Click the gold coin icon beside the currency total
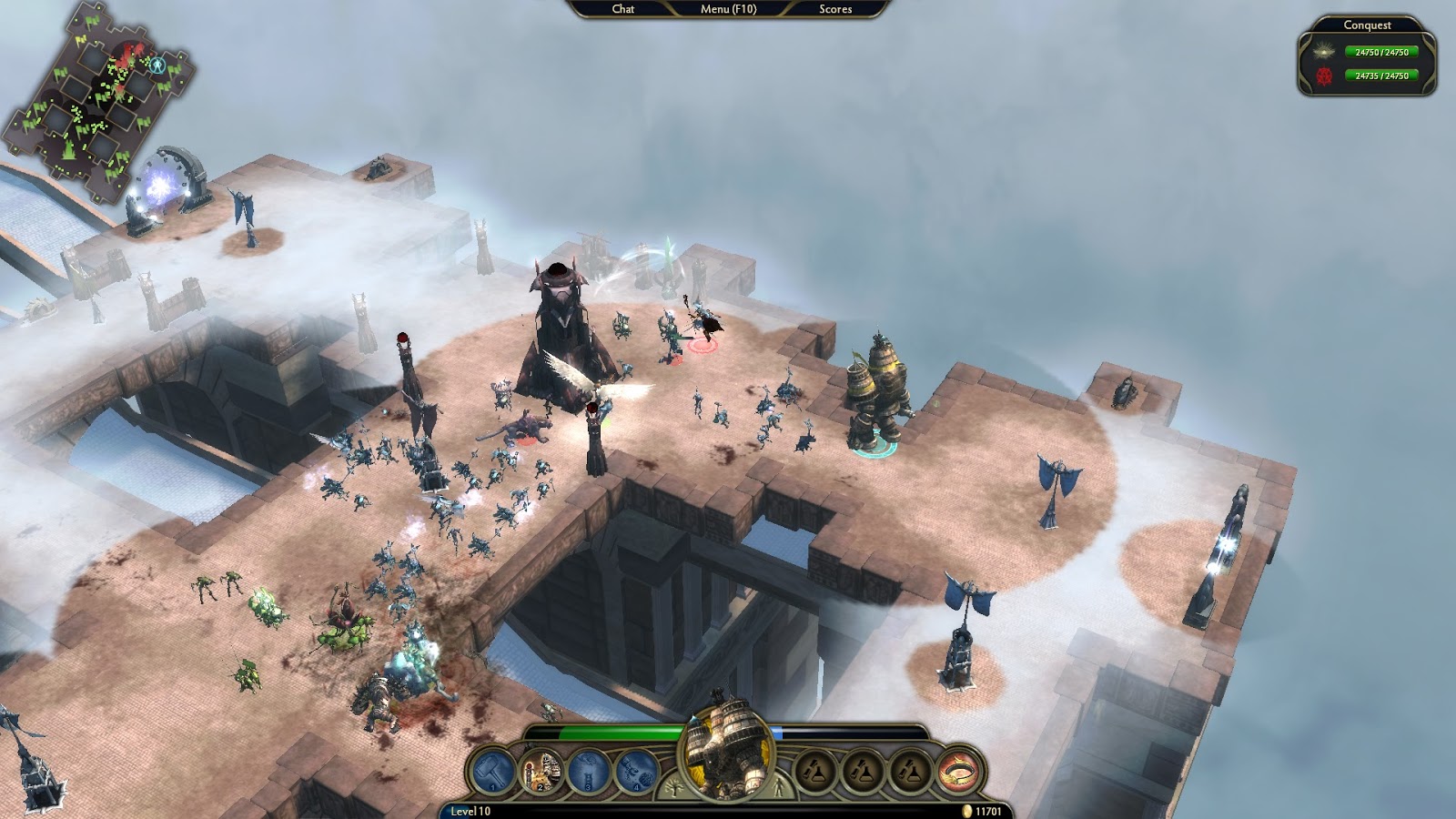This screenshot has width=1456, height=819. click(966, 808)
